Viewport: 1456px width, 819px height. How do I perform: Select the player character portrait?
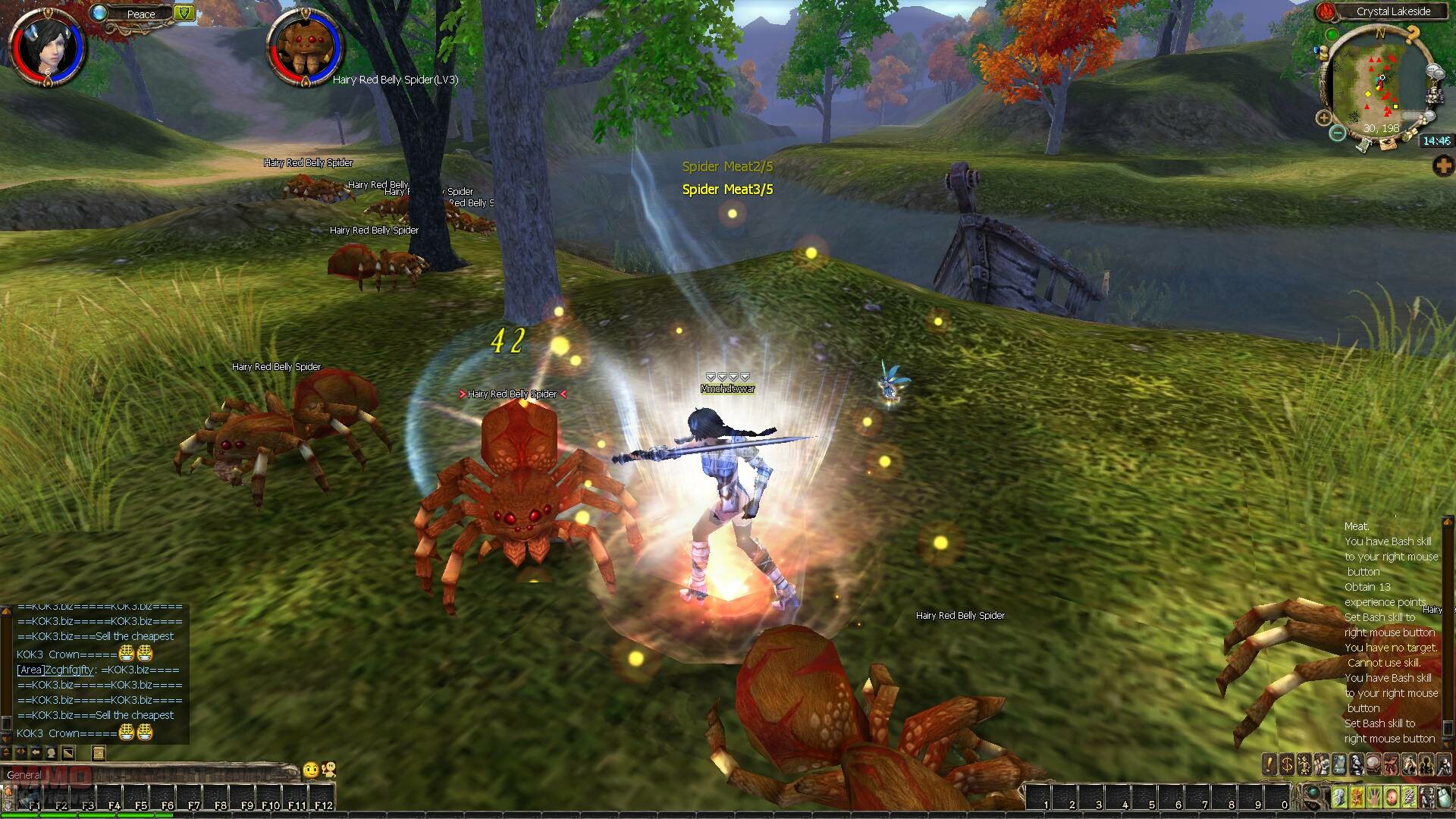[x=47, y=47]
